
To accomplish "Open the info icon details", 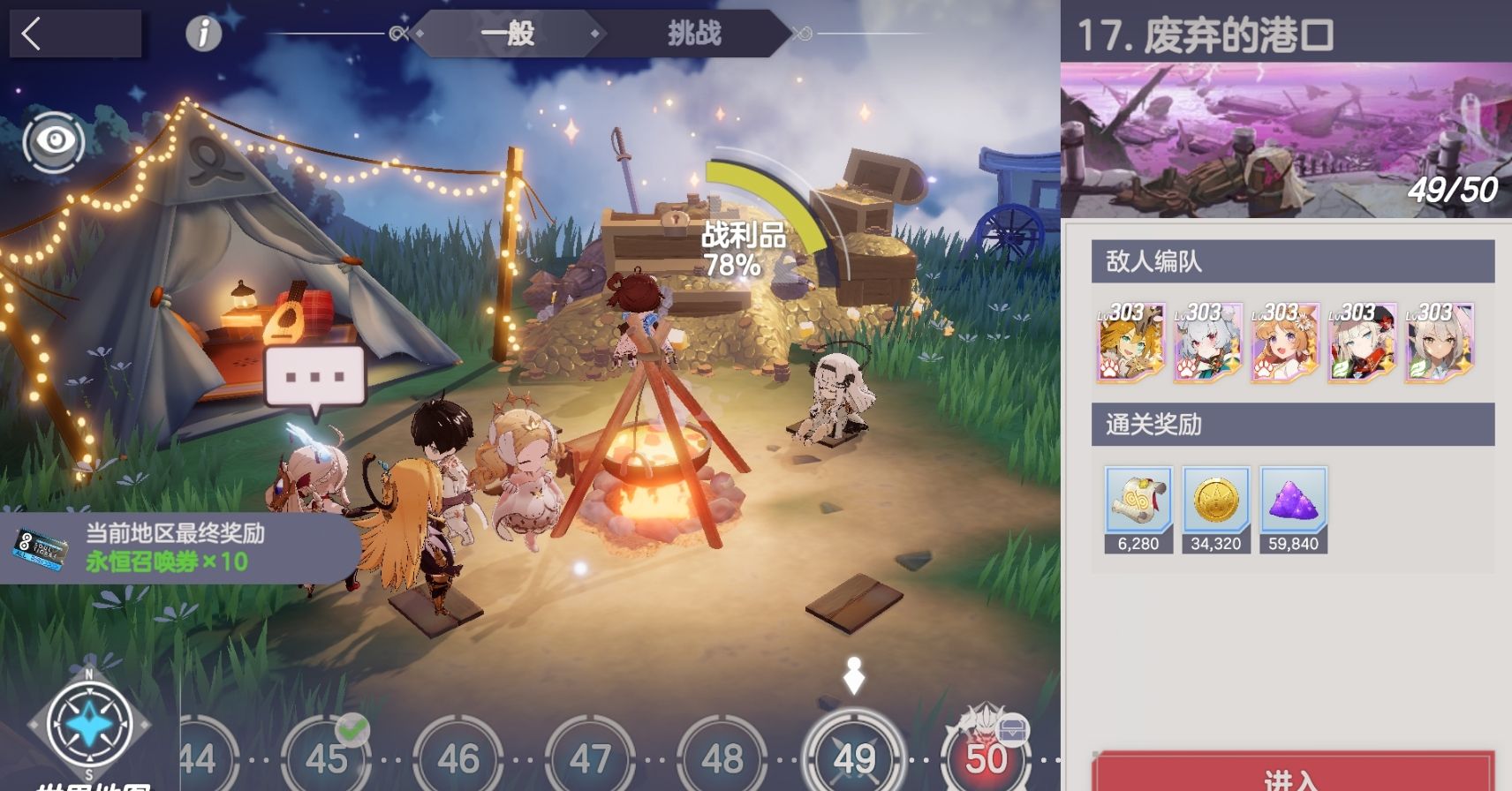I will click(x=203, y=34).
